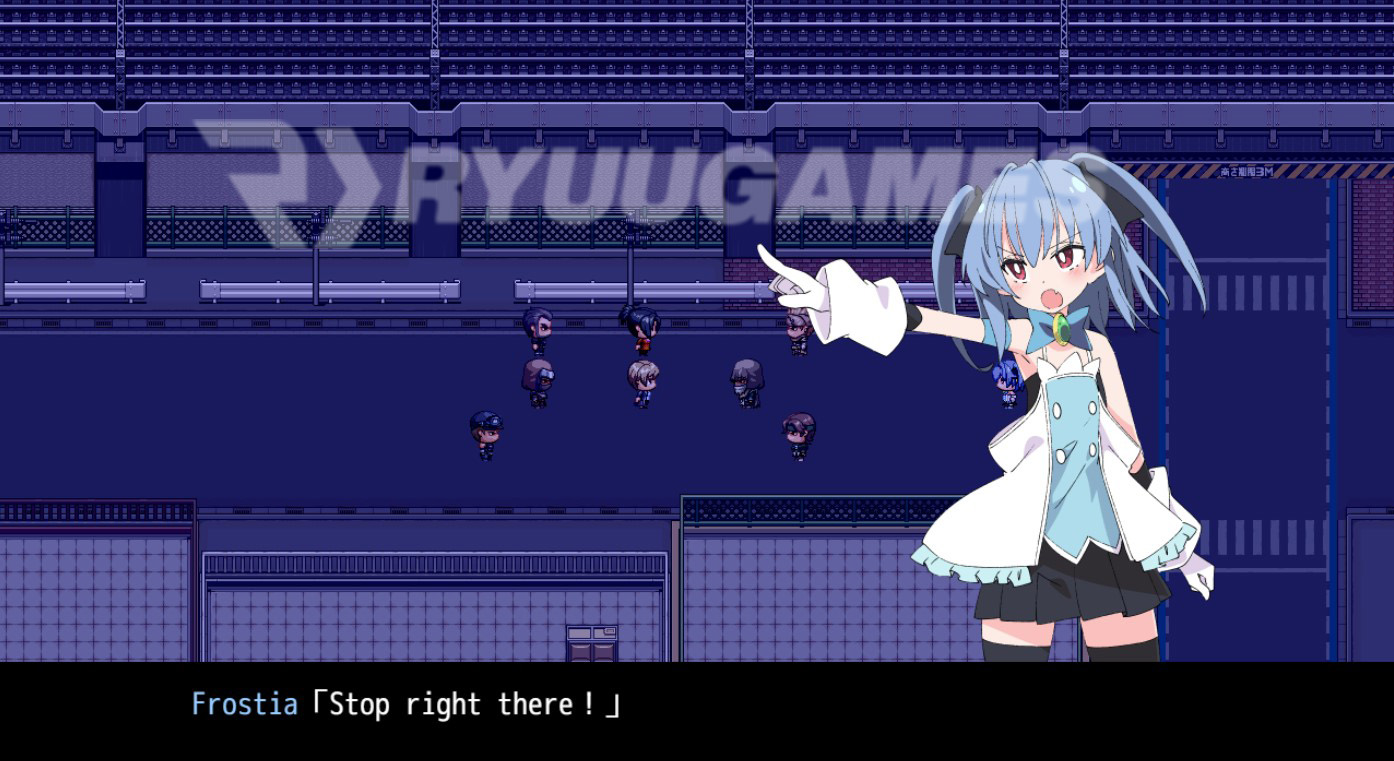Select the purple-haired NPC at the top-left group
This screenshot has width=1394, height=761.
click(x=537, y=328)
